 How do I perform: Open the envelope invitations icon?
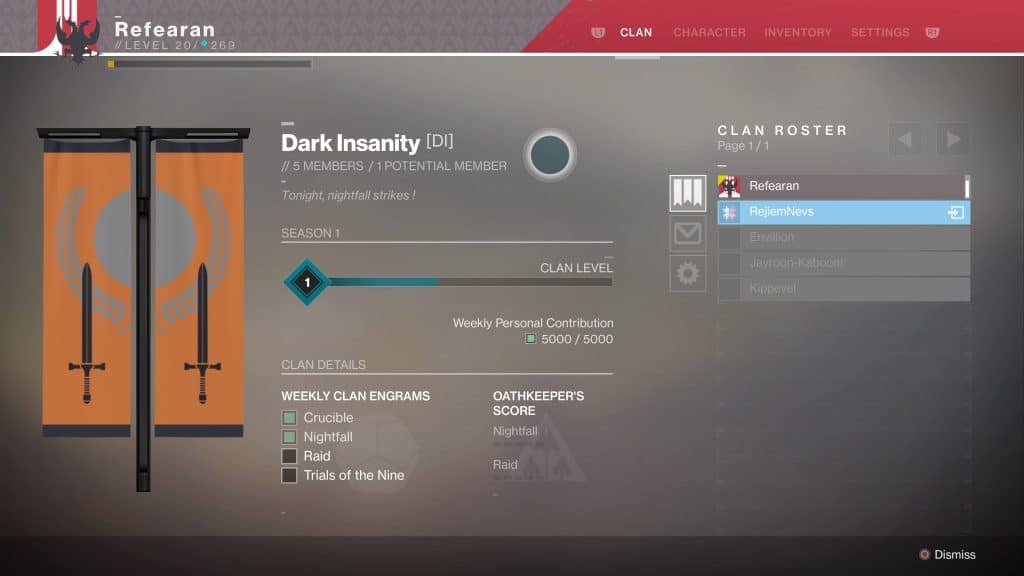point(688,234)
